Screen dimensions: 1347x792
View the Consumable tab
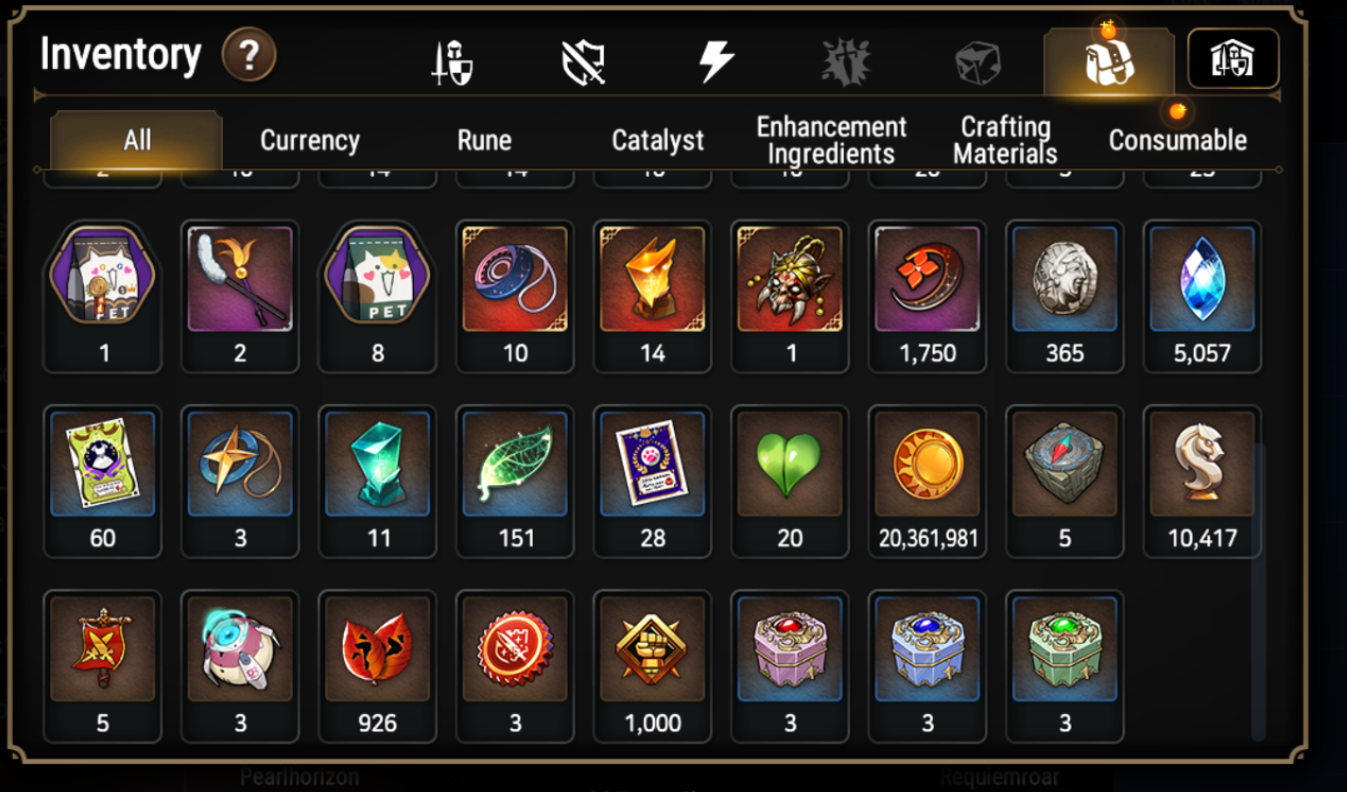coord(1177,140)
